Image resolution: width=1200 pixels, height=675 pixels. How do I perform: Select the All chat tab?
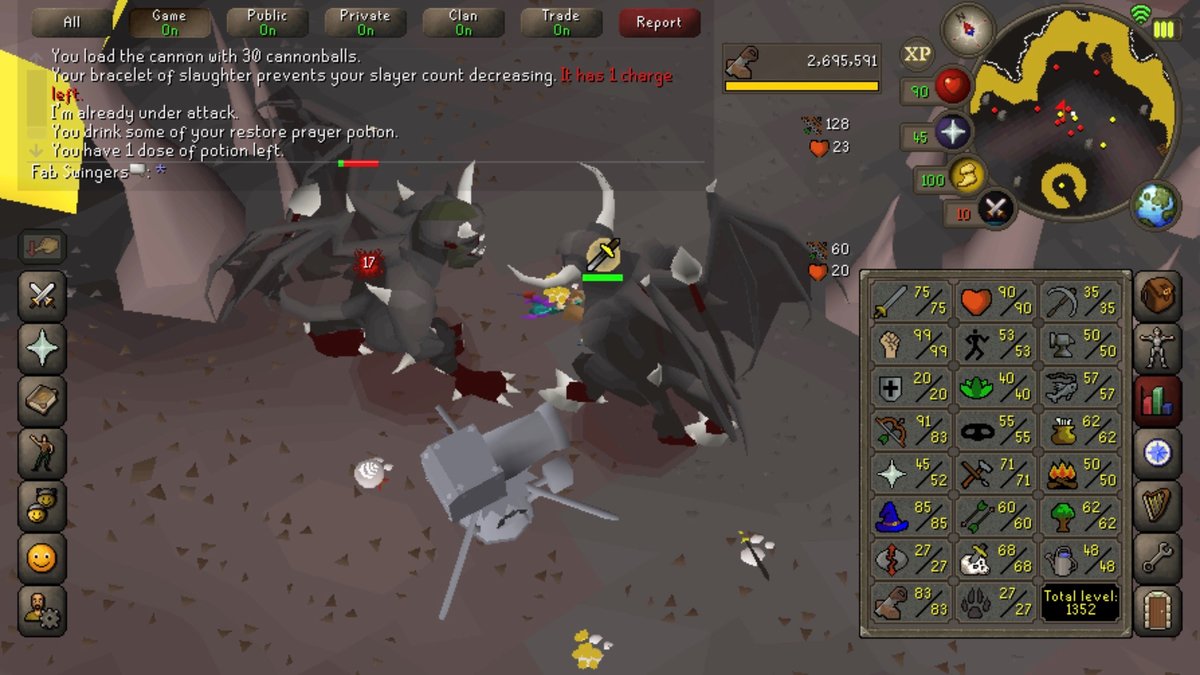point(72,22)
